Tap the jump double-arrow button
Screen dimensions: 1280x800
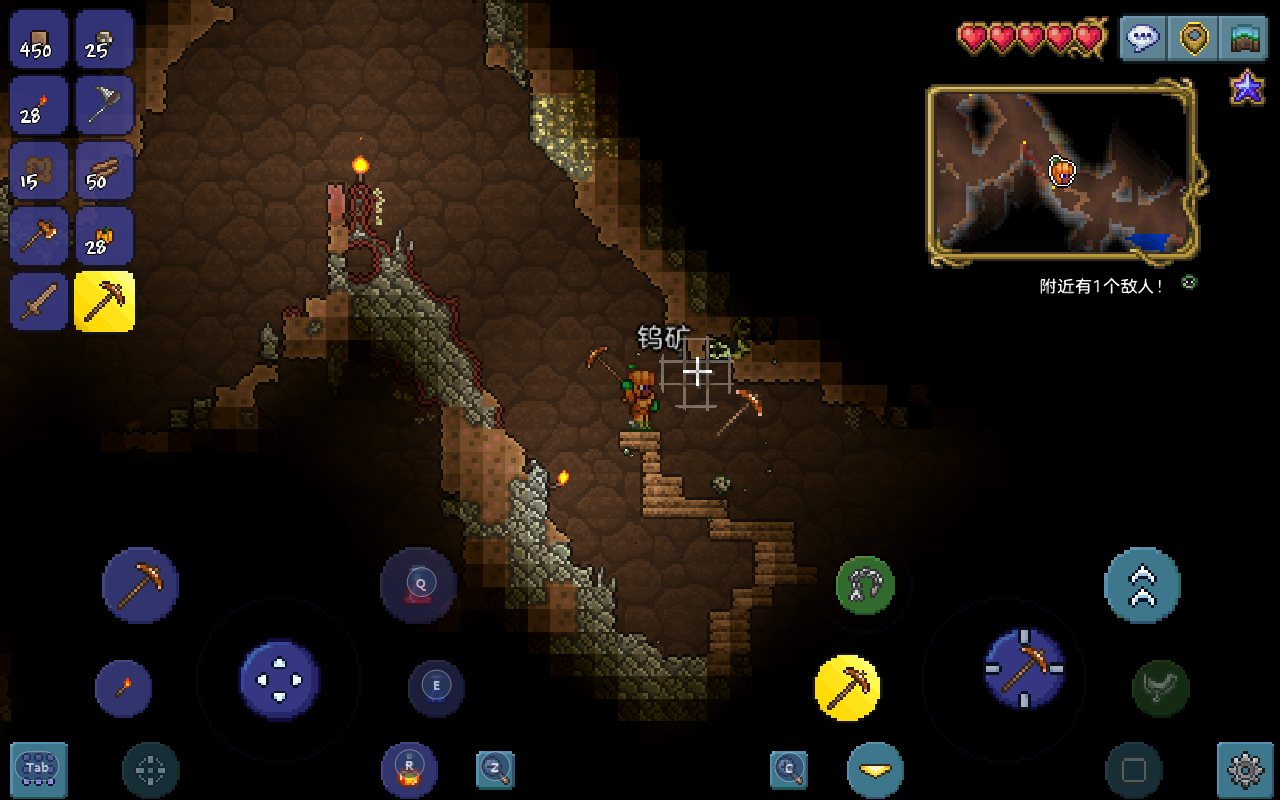click(x=1142, y=586)
